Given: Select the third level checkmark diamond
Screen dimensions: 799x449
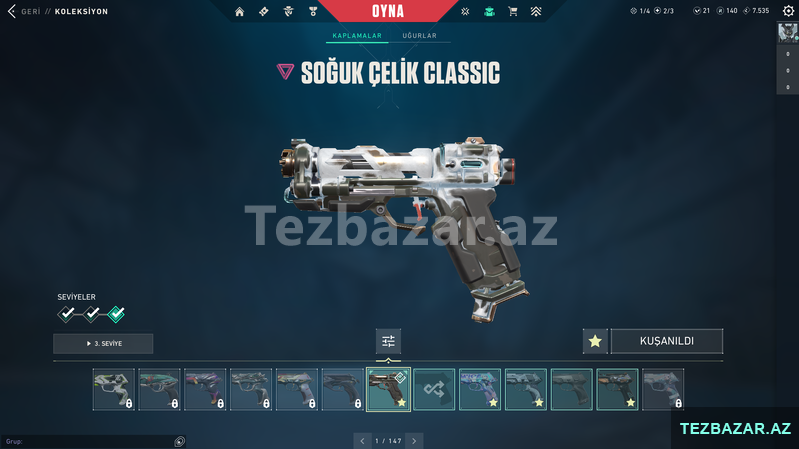Looking at the screenshot, I should [116, 315].
